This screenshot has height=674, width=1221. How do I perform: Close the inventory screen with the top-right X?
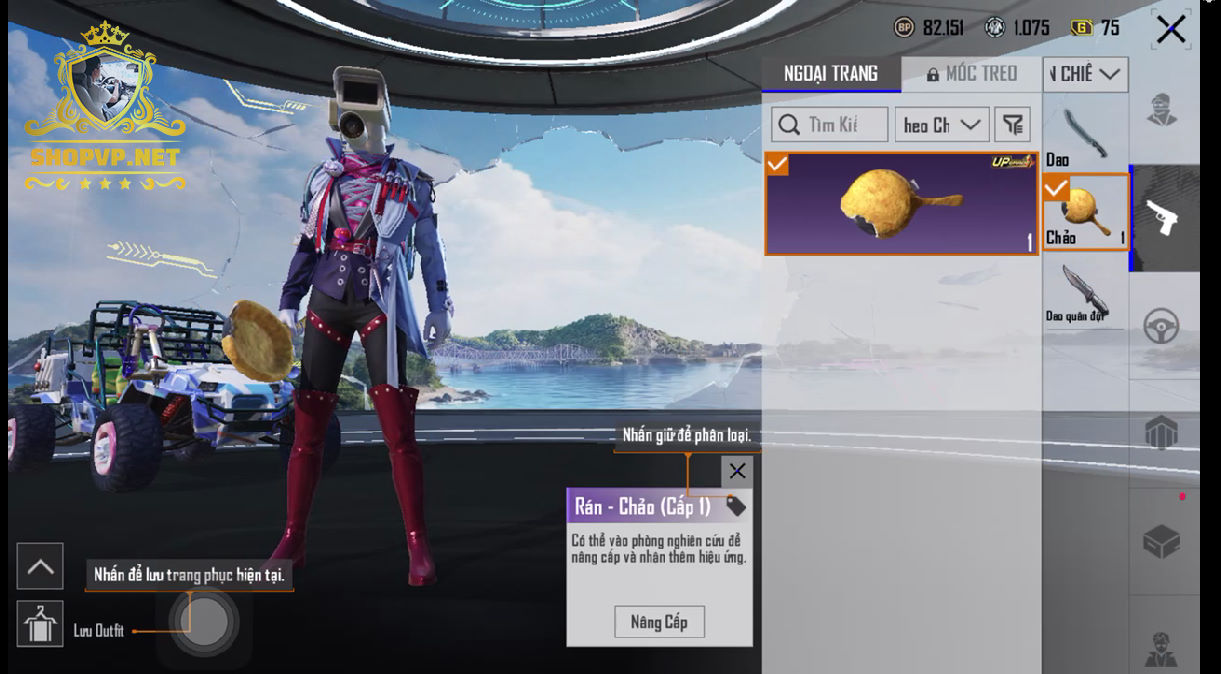[x=1170, y=30]
